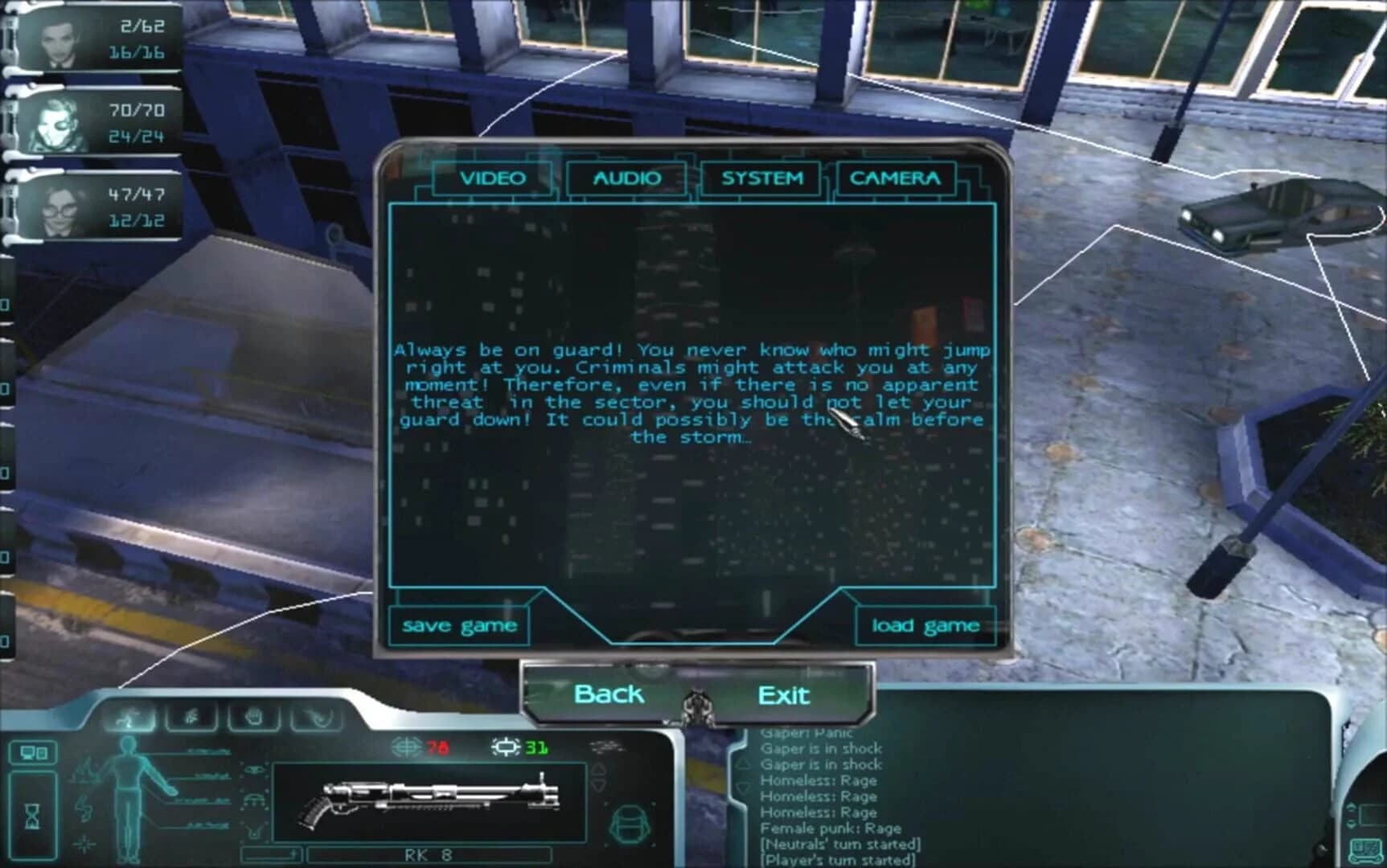This screenshot has width=1387, height=868.
Task: Click the helmet armor icon near the weapon panel
Action: (x=252, y=800)
